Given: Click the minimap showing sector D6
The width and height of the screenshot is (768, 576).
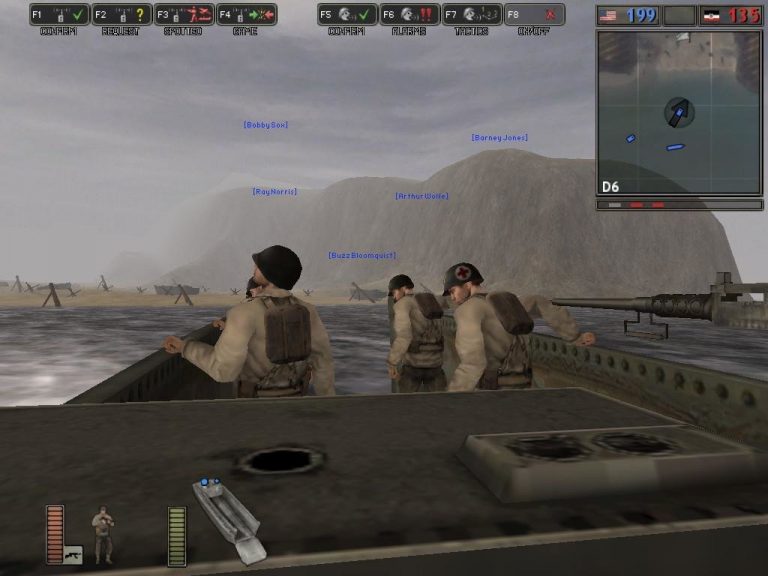Looking at the screenshot, I should (x=679, y=112).
